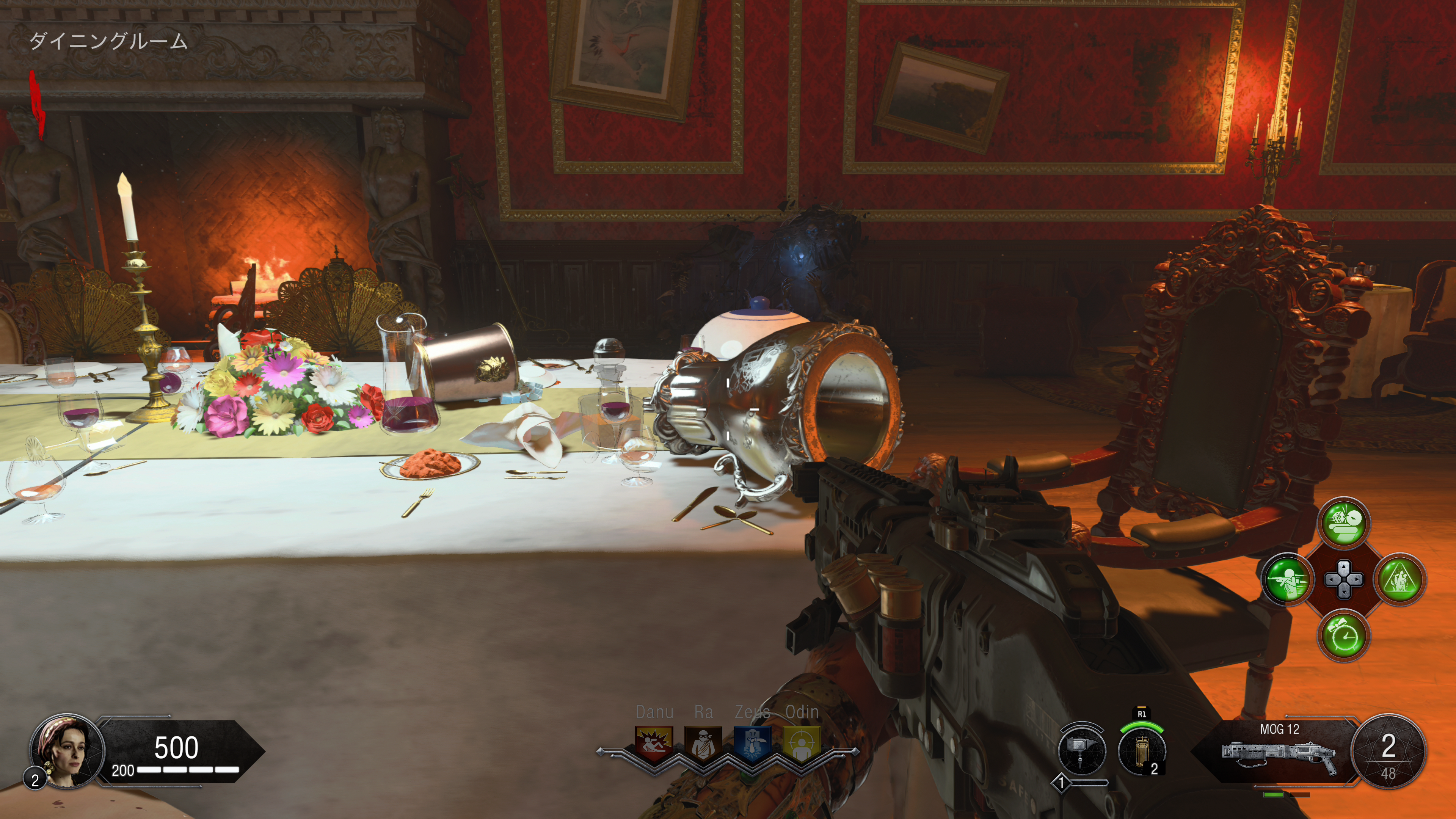Choose the Zeus RIP gravestone perk

coord(752,743)
